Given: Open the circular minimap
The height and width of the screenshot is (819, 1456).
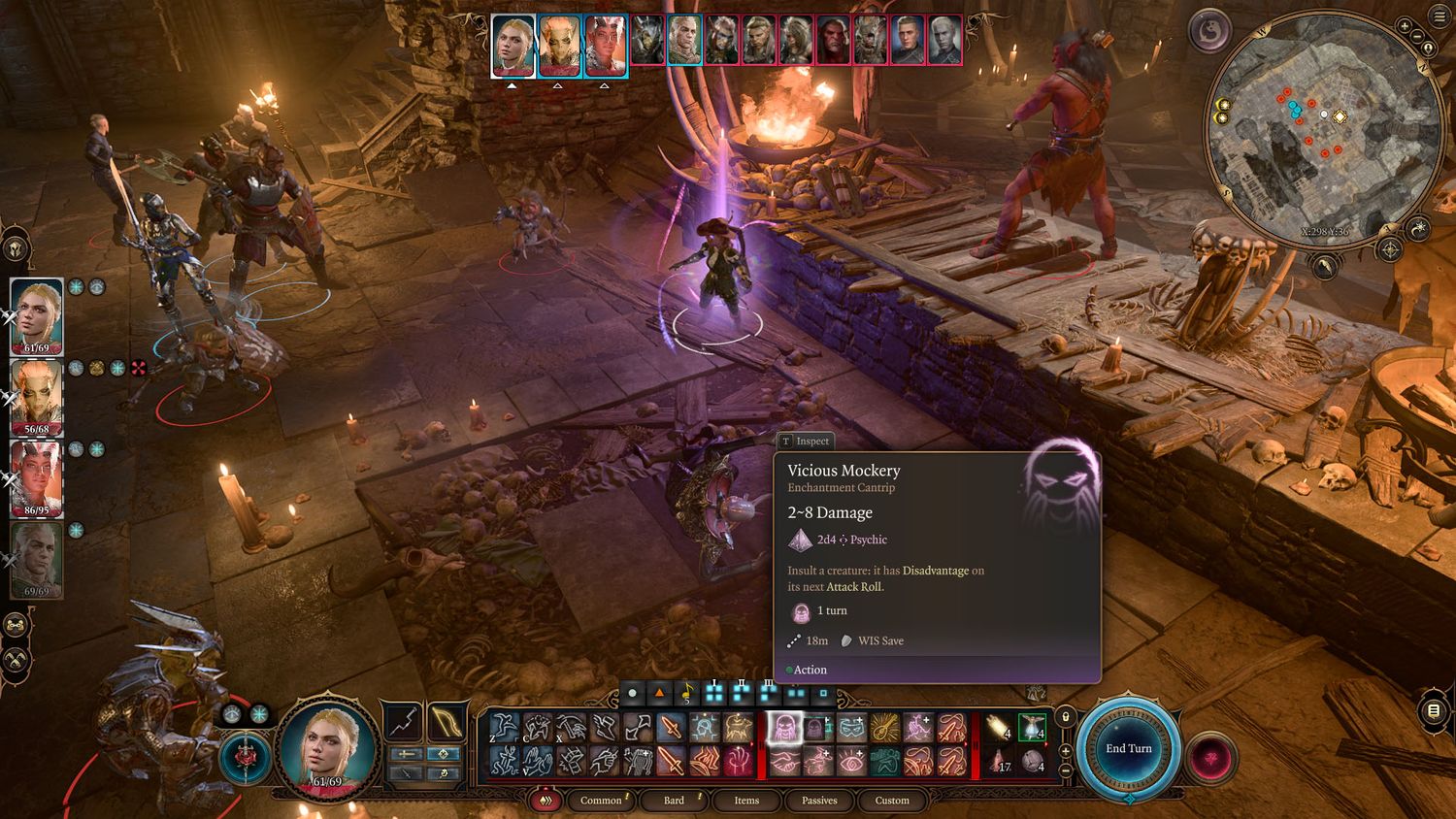Looking at the screenshot, I should (1324, 129).
